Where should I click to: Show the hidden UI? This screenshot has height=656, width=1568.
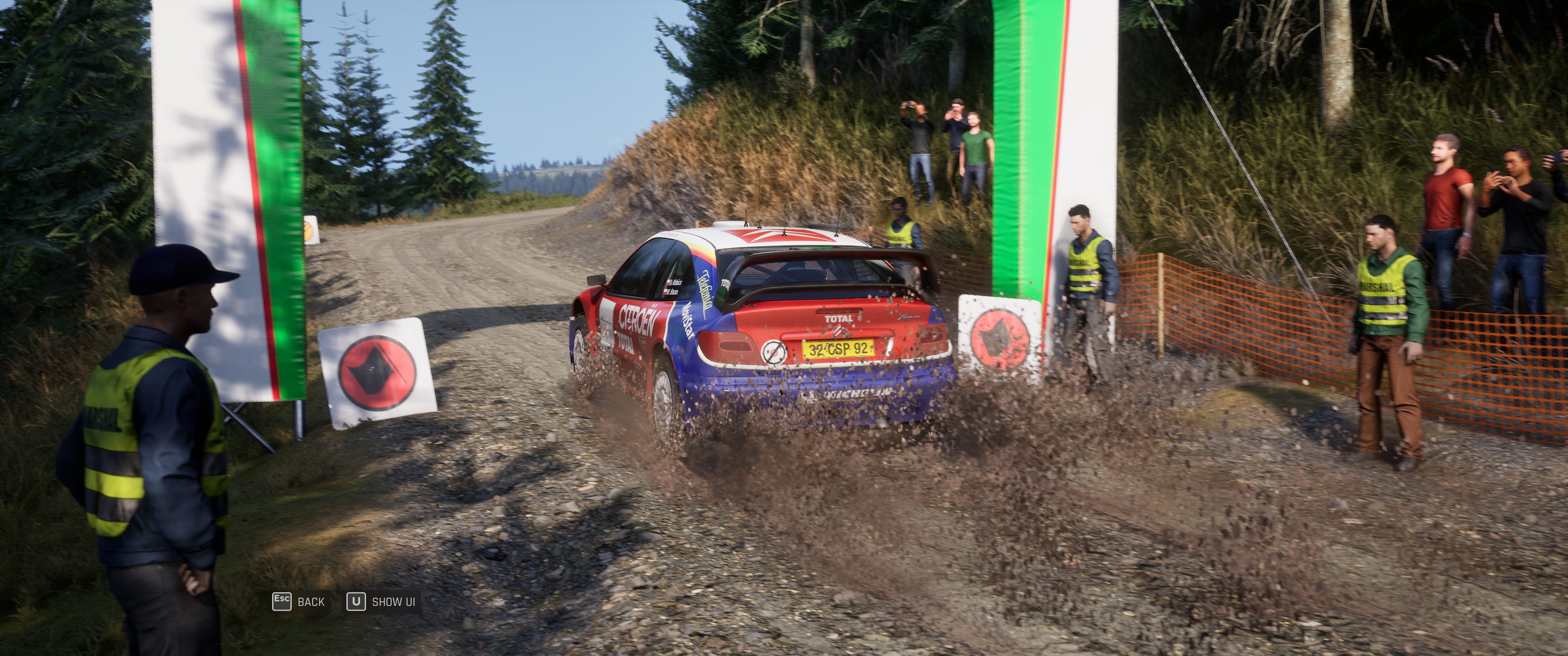click(382, 602)
